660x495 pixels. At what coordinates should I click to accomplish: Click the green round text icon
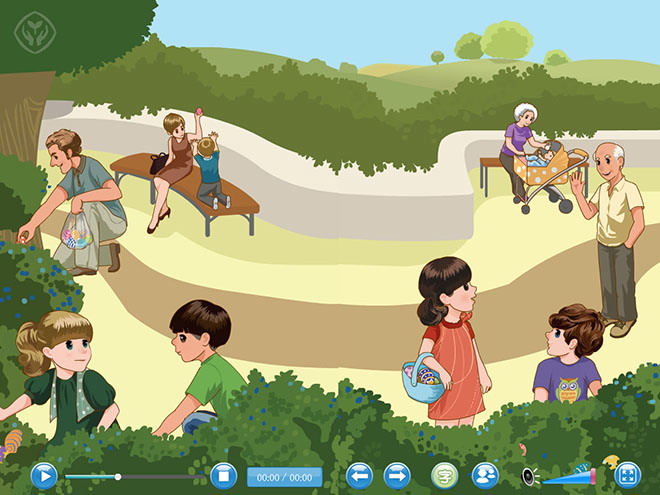click(444, 475)
